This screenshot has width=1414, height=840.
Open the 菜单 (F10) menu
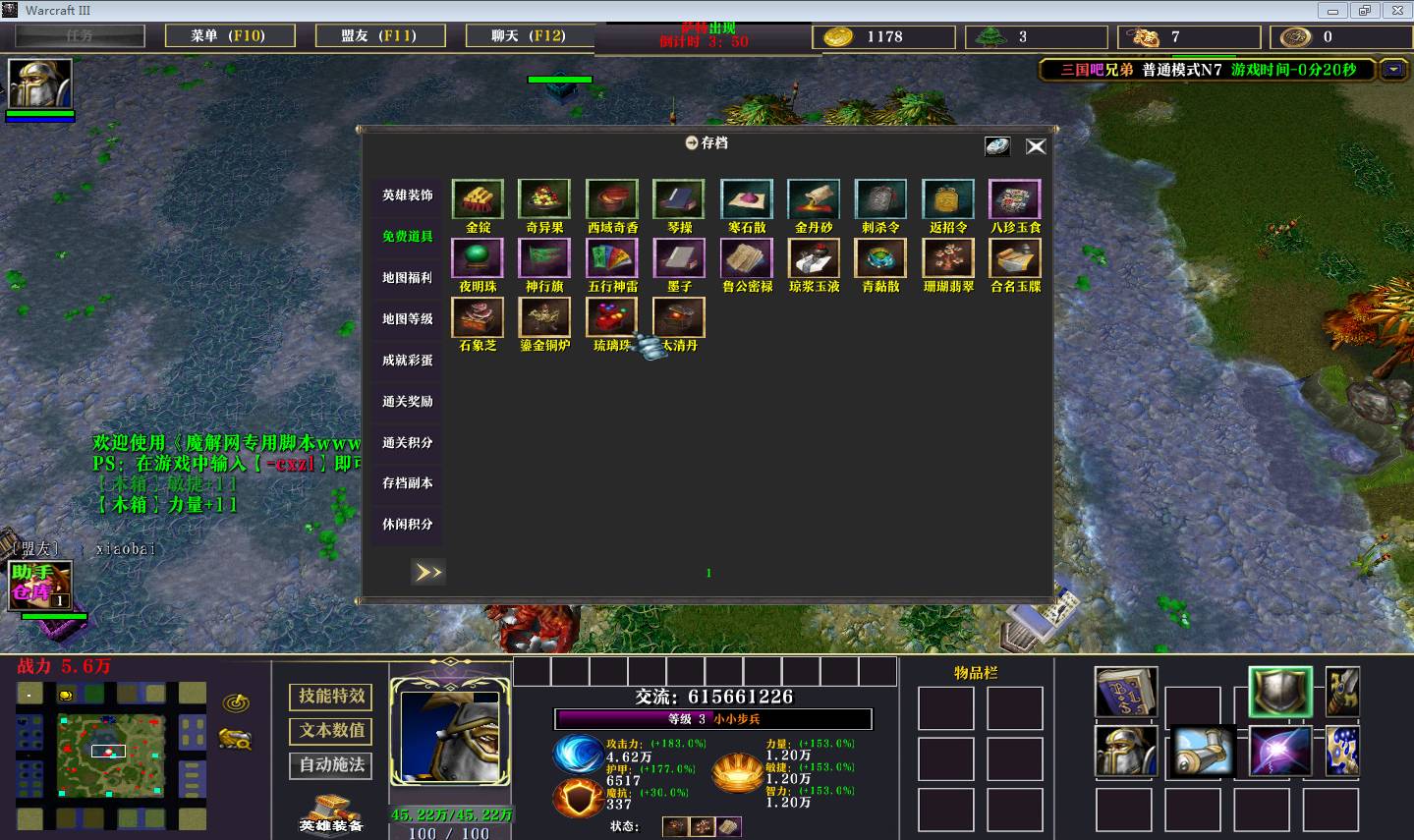[x=228, y=36]
